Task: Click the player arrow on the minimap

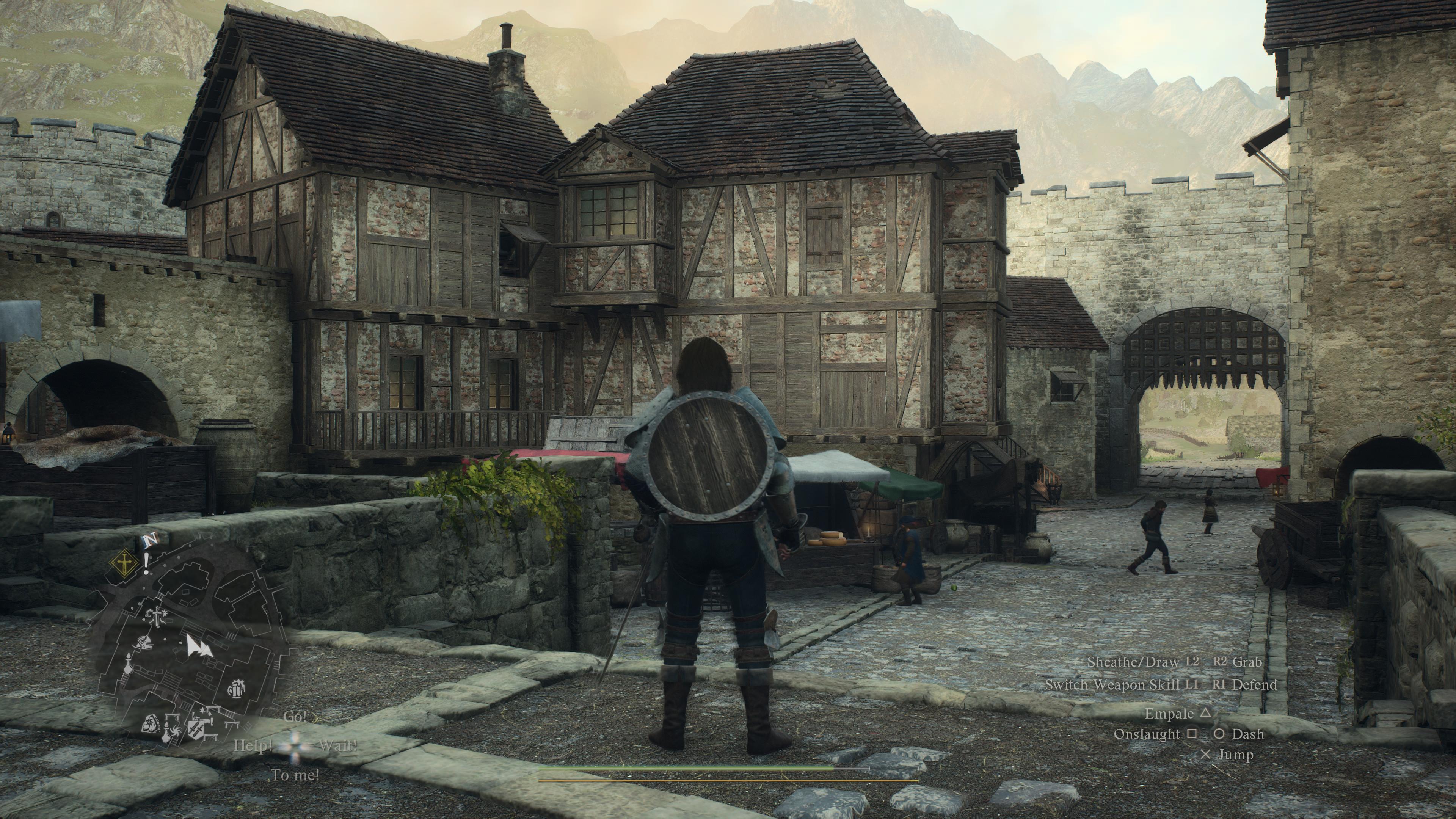Action: [198, 645]
